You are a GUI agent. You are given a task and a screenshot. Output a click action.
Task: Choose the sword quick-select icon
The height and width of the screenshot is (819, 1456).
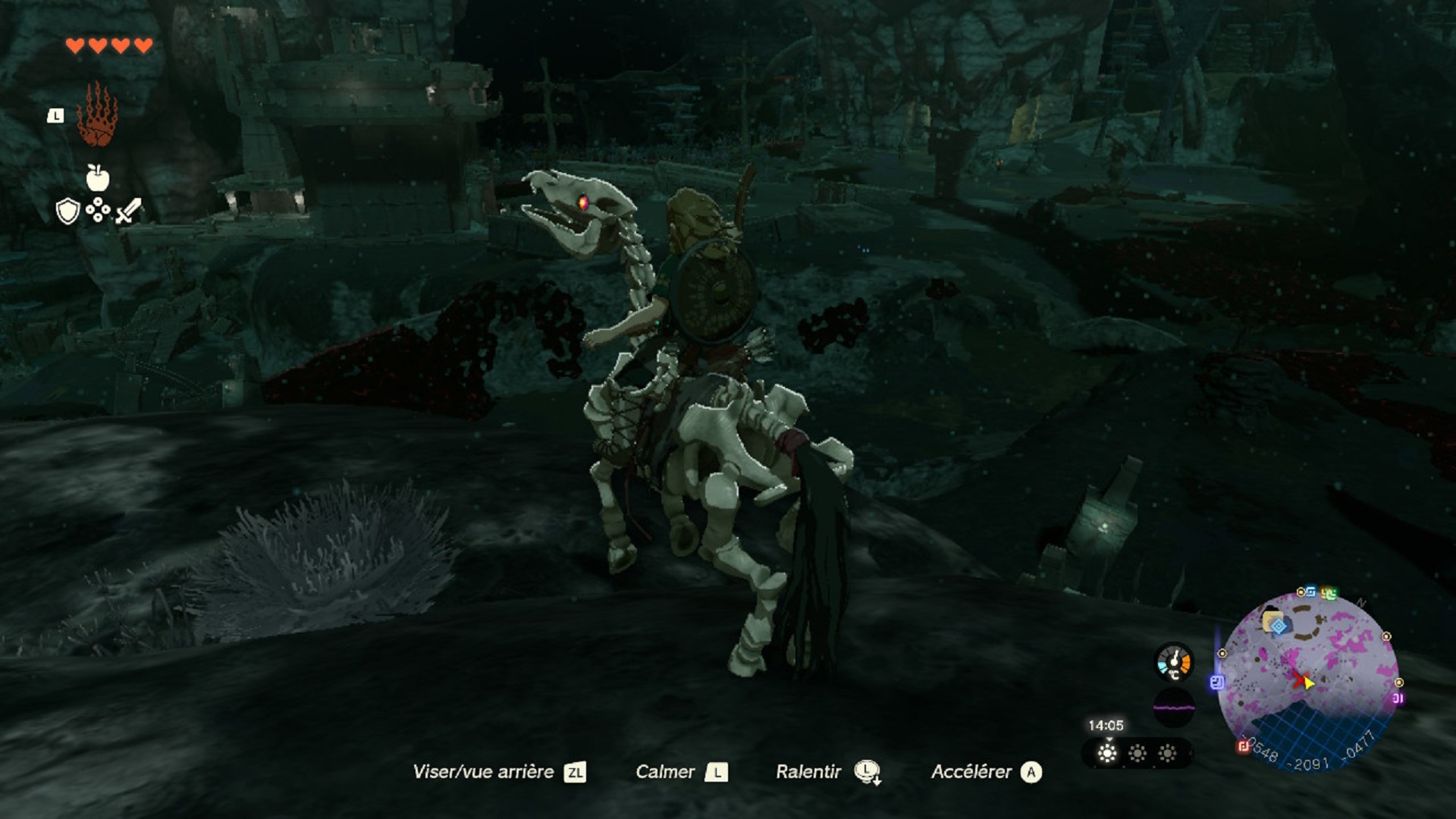pyautogui.click(x=129, y=211)
